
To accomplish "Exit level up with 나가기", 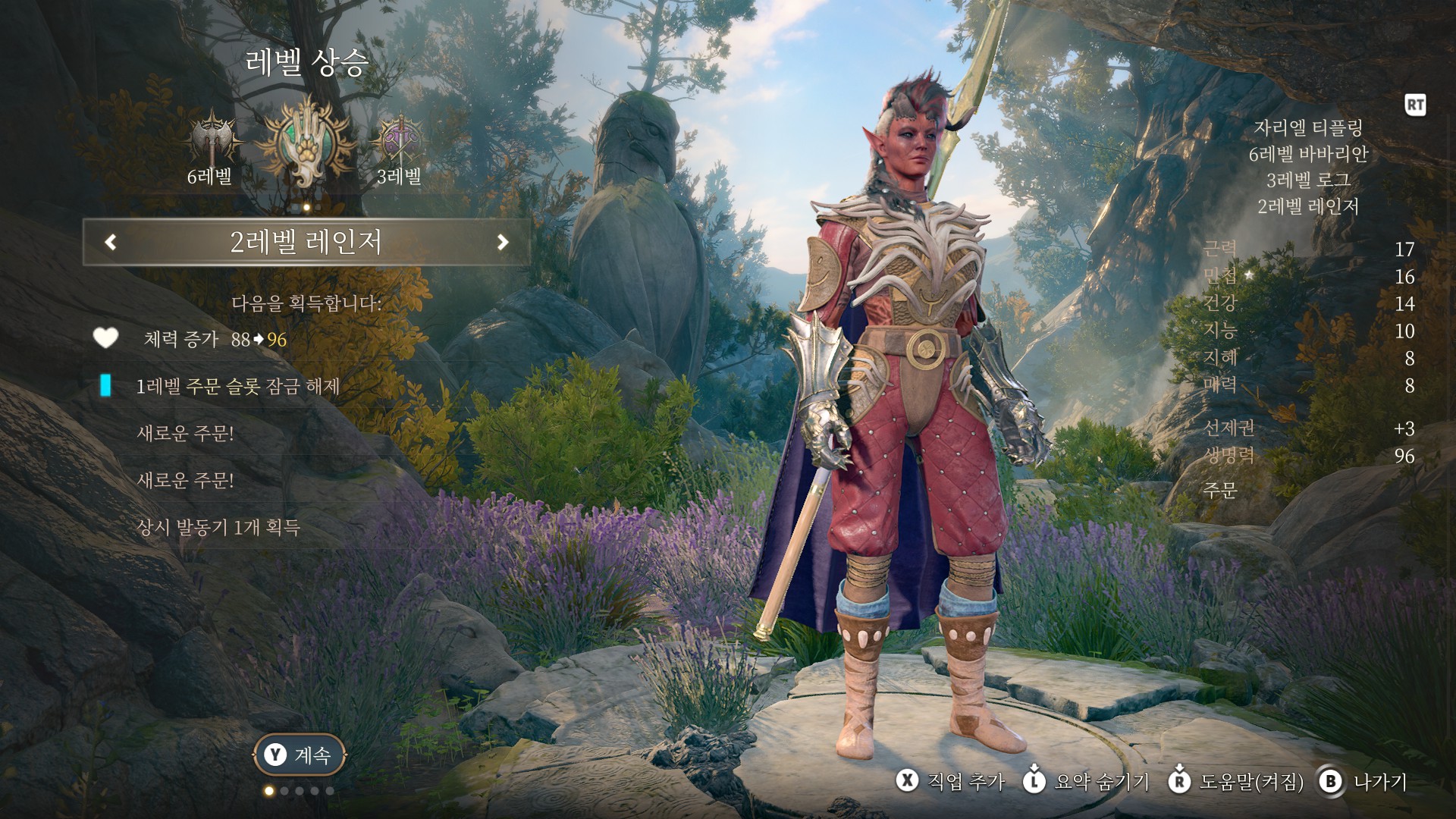I will coord(1363,782).
